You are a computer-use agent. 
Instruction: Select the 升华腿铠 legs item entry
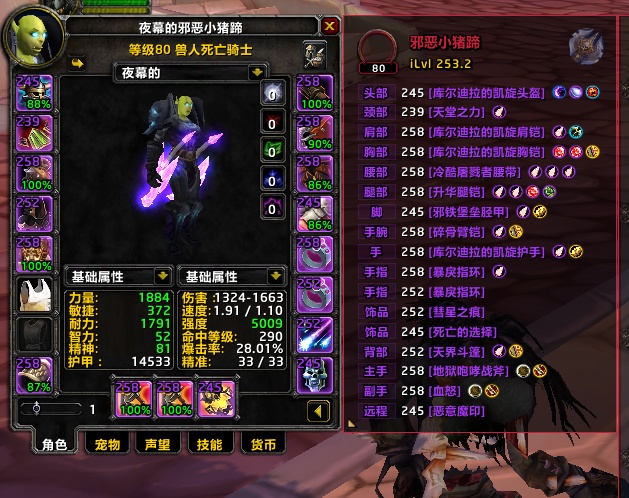(x=461, y=191)
